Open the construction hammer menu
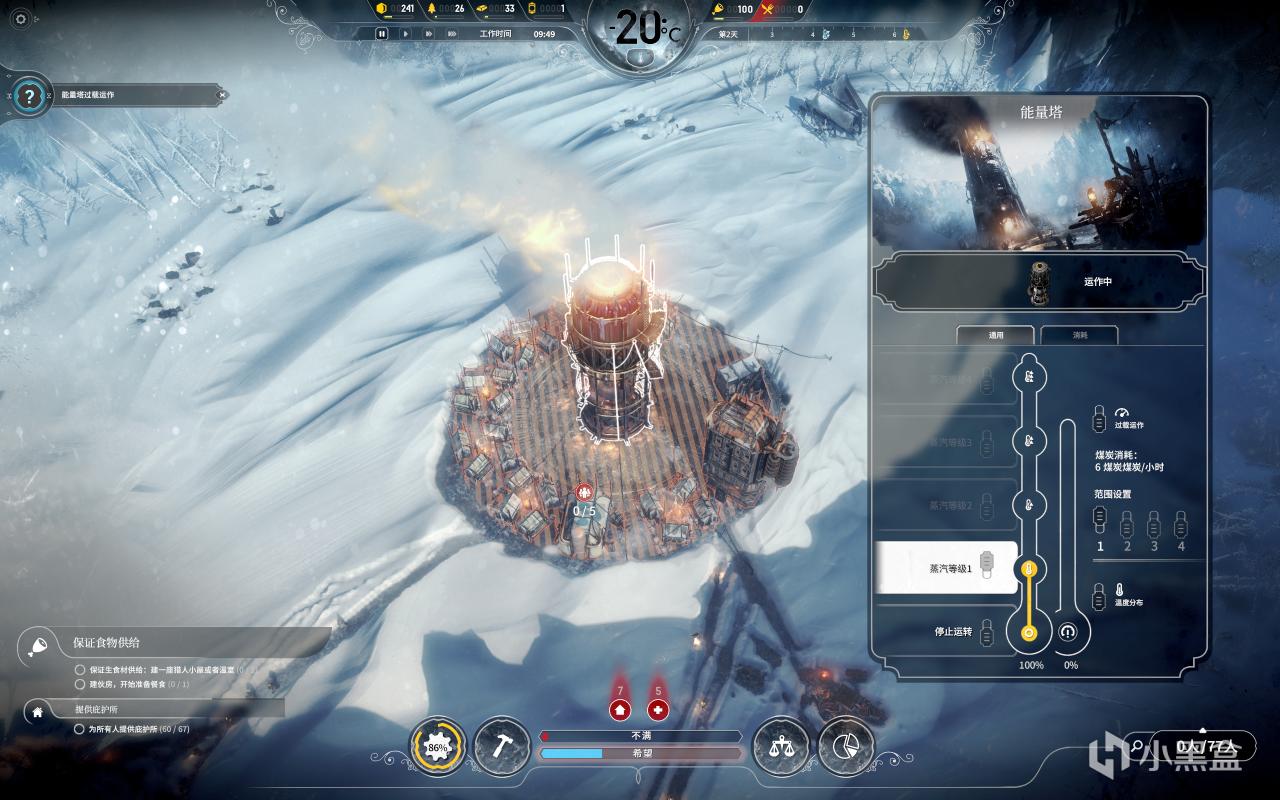Image resolution: width=1280 pixels, height=800 pixels. [x=501, y=746]
